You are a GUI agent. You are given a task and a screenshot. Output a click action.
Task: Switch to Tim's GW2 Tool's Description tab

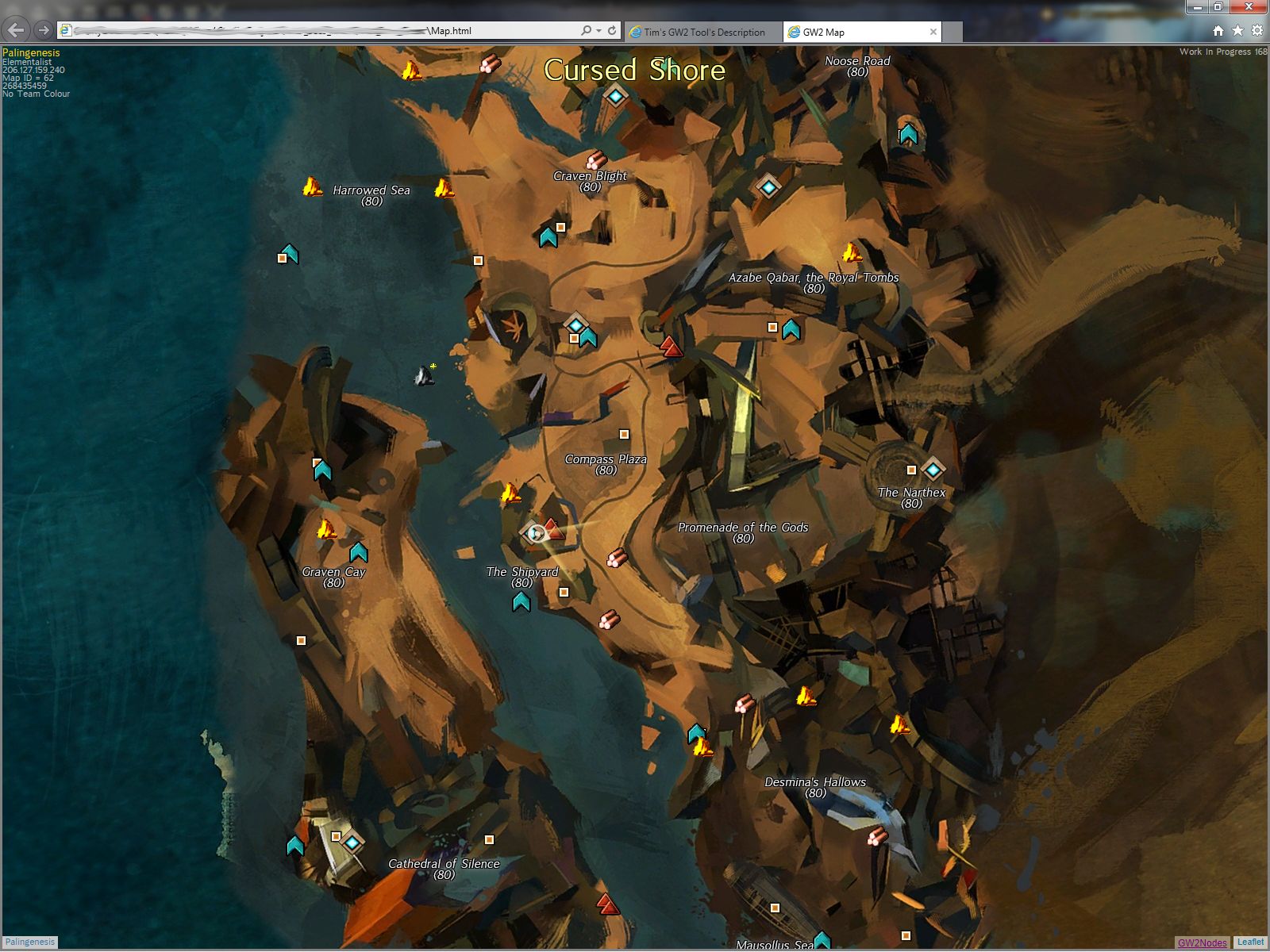[x=703, y=33]
